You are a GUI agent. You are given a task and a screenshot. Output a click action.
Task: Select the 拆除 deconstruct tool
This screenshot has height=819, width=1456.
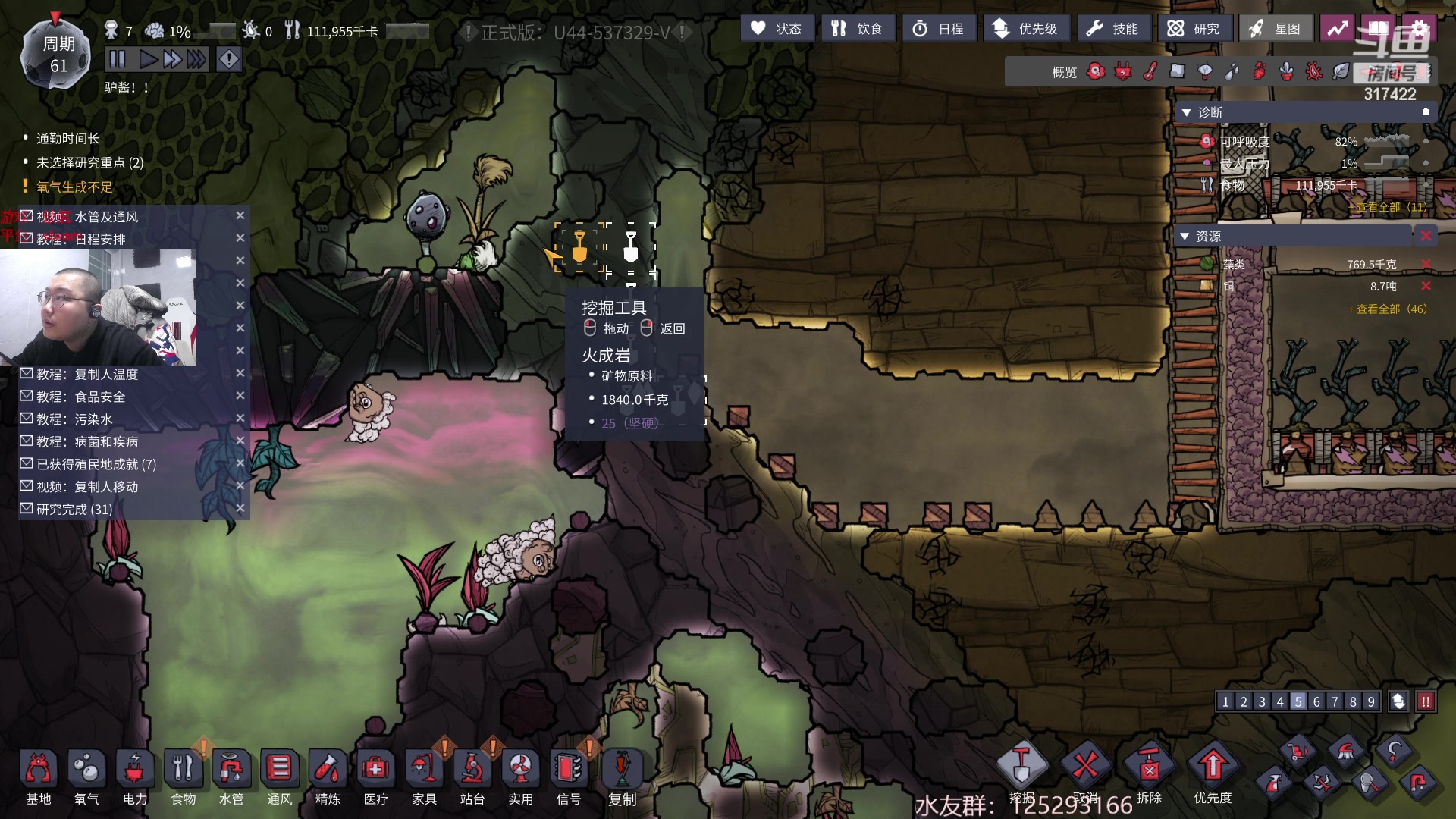1149,767
